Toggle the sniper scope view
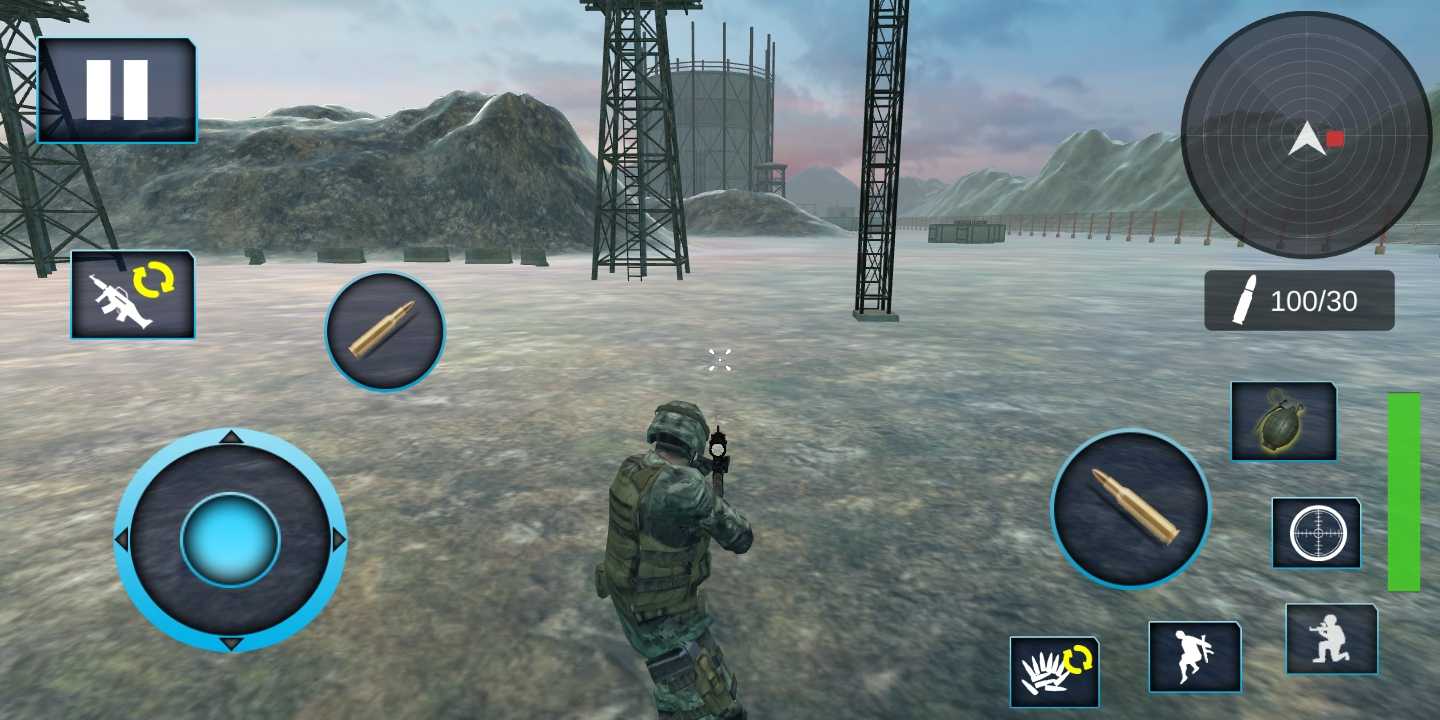Image resolution: width=1440 pixels, height=720 pixels. 1316,531
